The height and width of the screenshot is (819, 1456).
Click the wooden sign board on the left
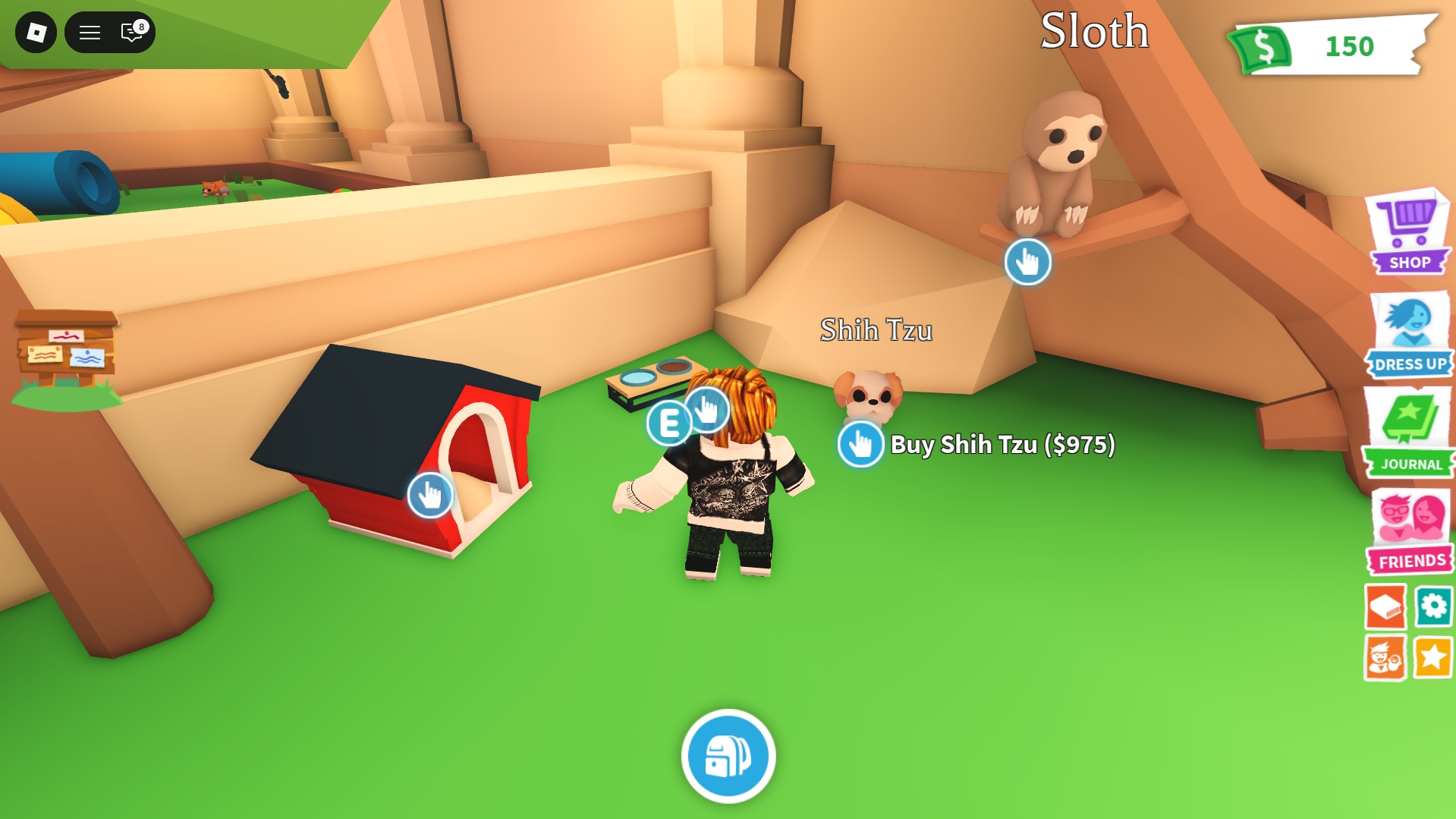tap(67, 349)
